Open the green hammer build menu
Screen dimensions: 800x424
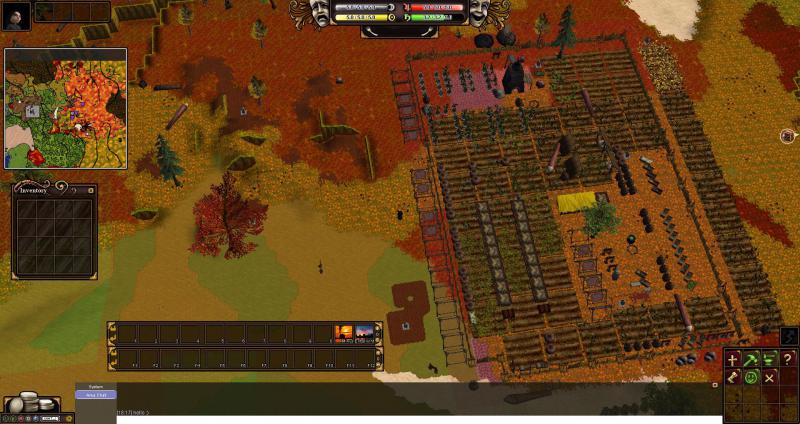(x=751, y=360)
